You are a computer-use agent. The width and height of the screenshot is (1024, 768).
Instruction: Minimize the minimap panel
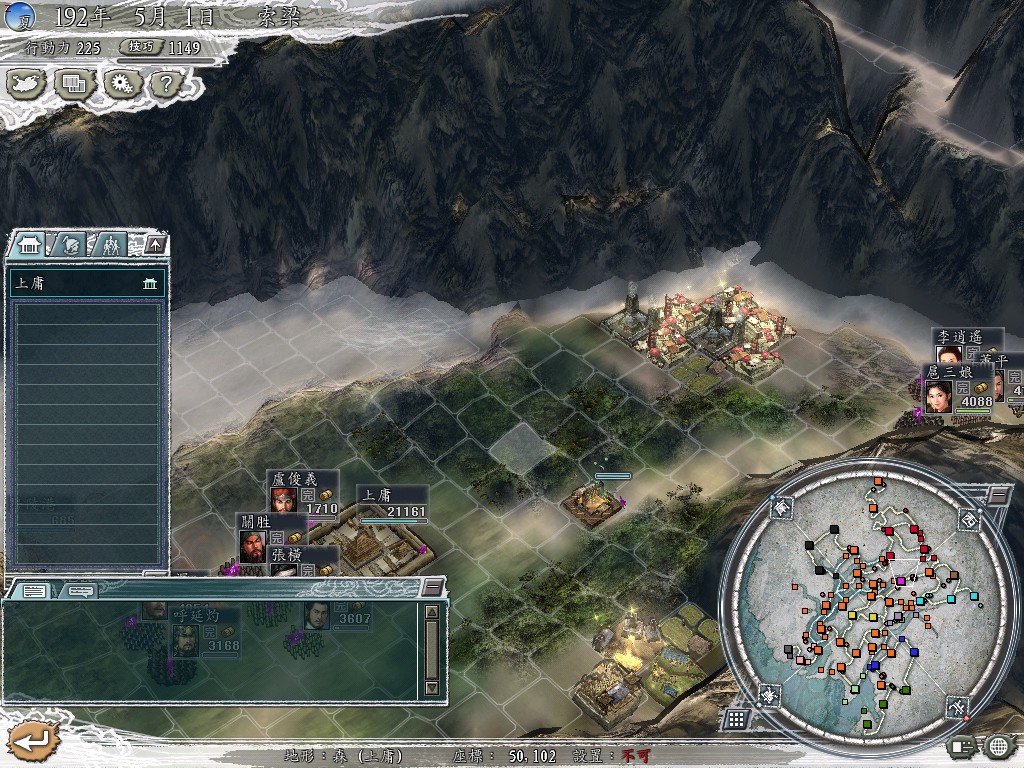pyautogui.click(x=997, y=495)
